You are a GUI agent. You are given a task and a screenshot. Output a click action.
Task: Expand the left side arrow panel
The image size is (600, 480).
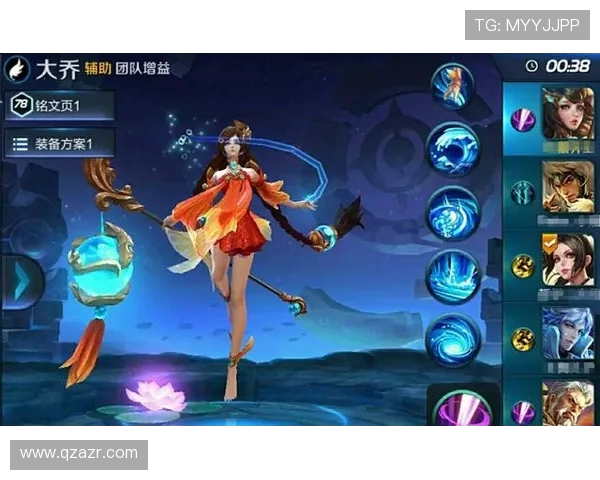click(19, 282)
